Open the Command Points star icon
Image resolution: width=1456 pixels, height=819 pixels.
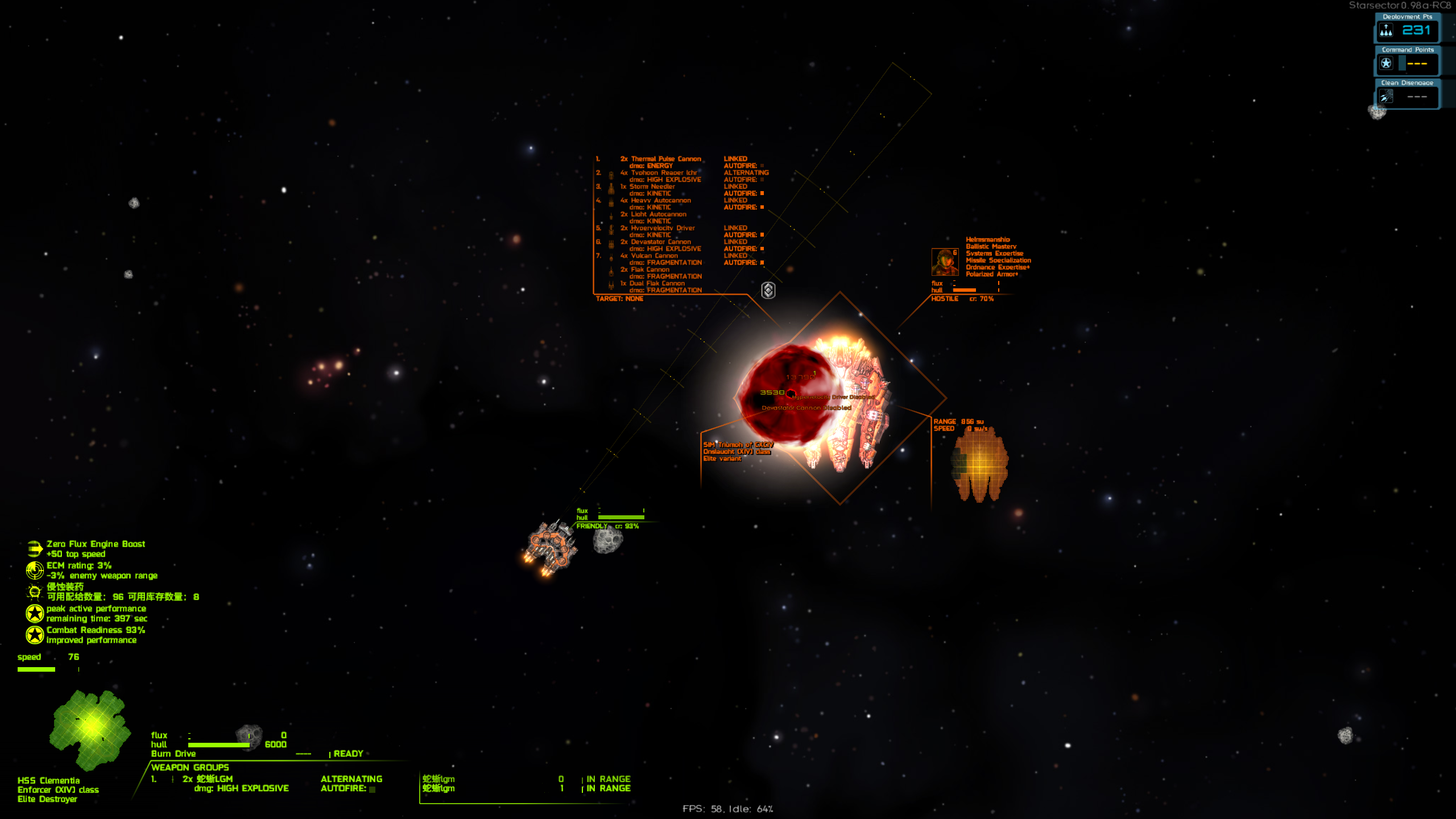(1386, 64)
